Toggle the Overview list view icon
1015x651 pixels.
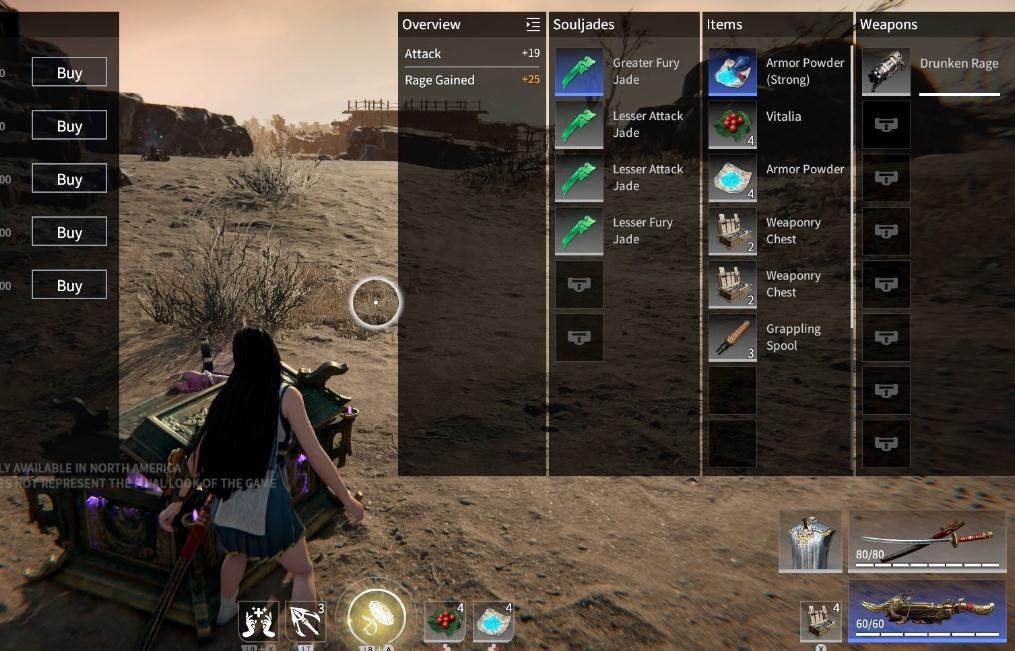(x=533, y=24)
